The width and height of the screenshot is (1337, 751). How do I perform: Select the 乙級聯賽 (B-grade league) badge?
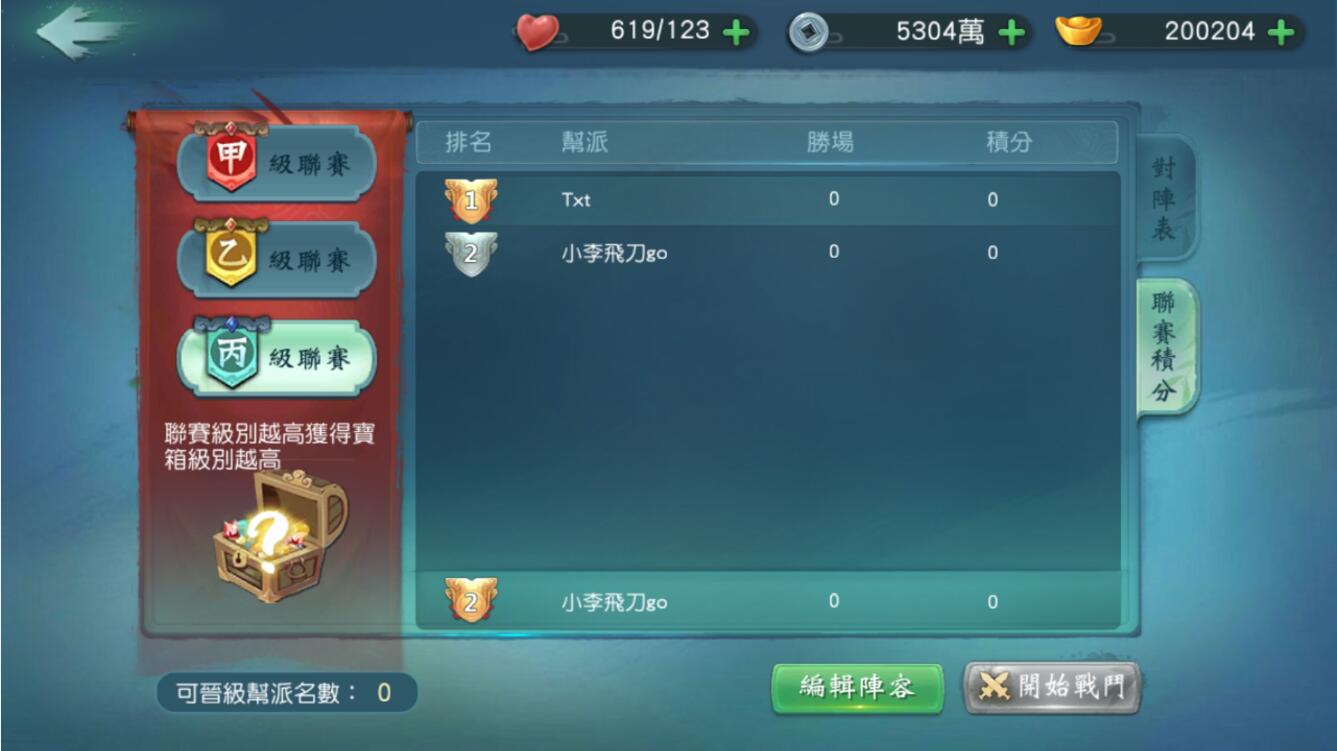click(272, 259)
